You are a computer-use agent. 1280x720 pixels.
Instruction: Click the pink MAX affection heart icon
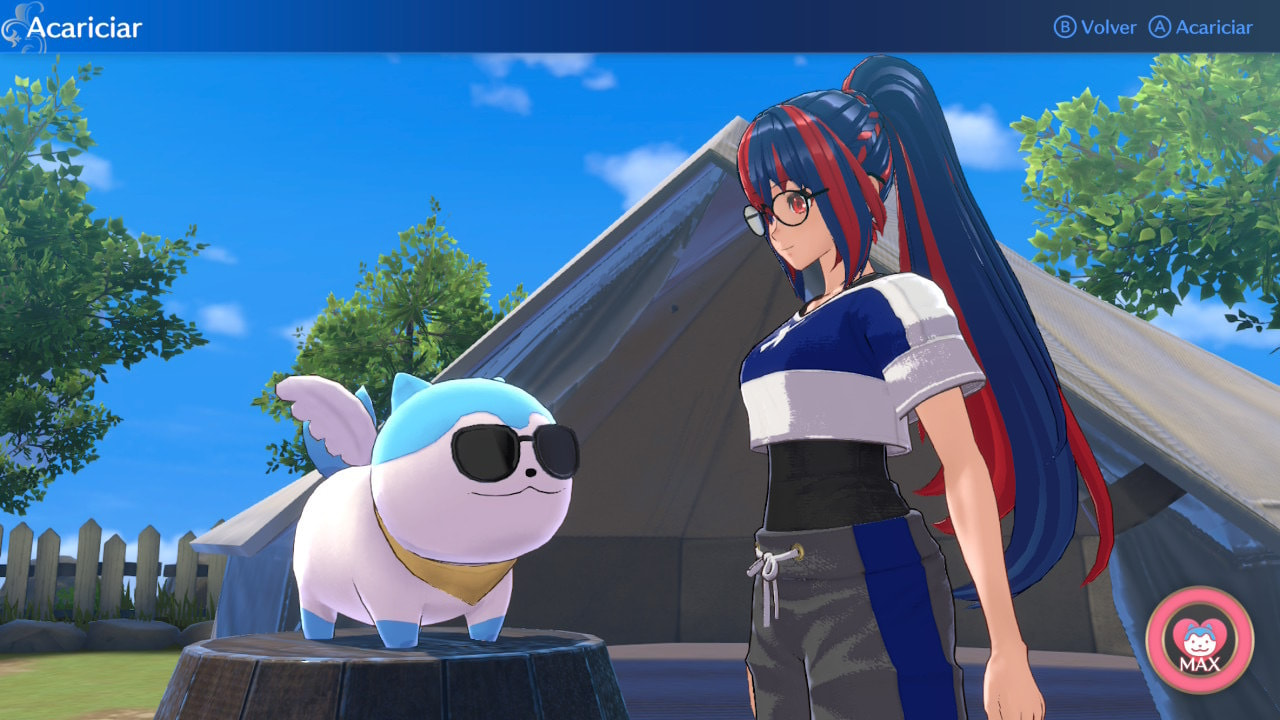1199,640
